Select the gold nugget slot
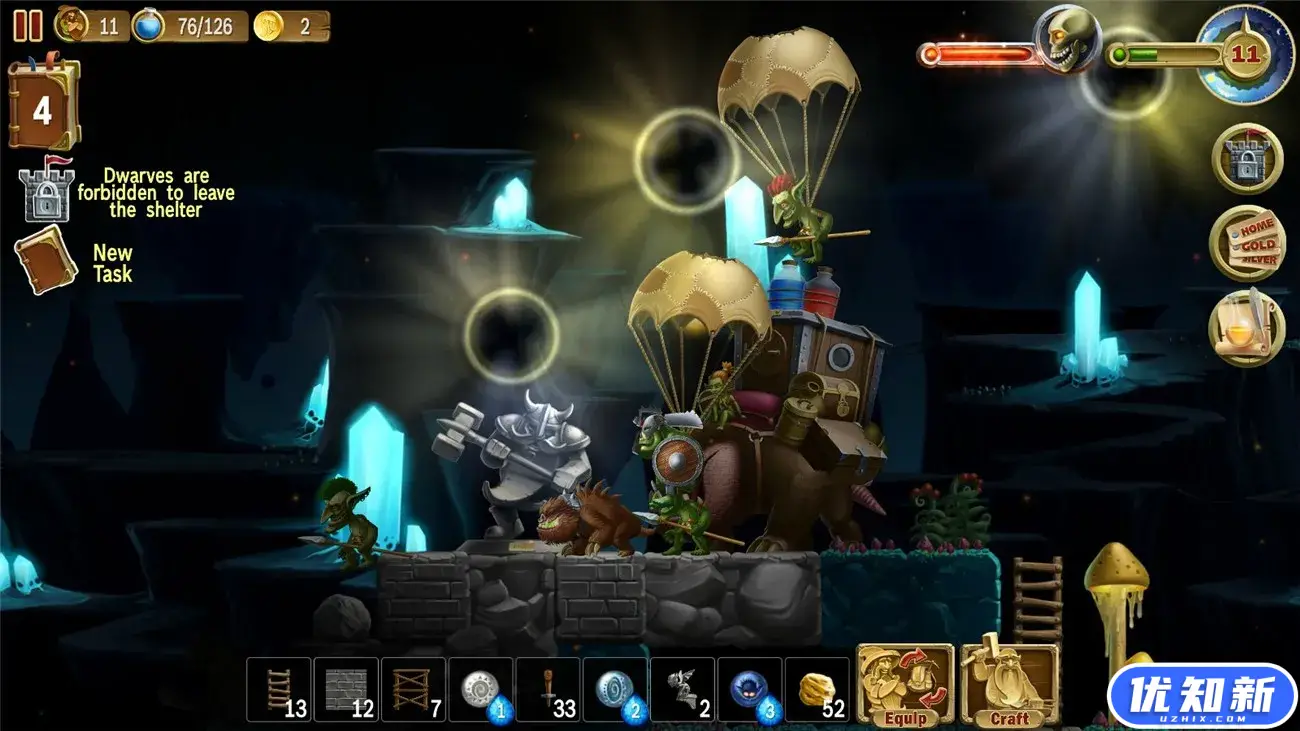This screenshot has height=731, width=1300. click(x=818, y=690)
